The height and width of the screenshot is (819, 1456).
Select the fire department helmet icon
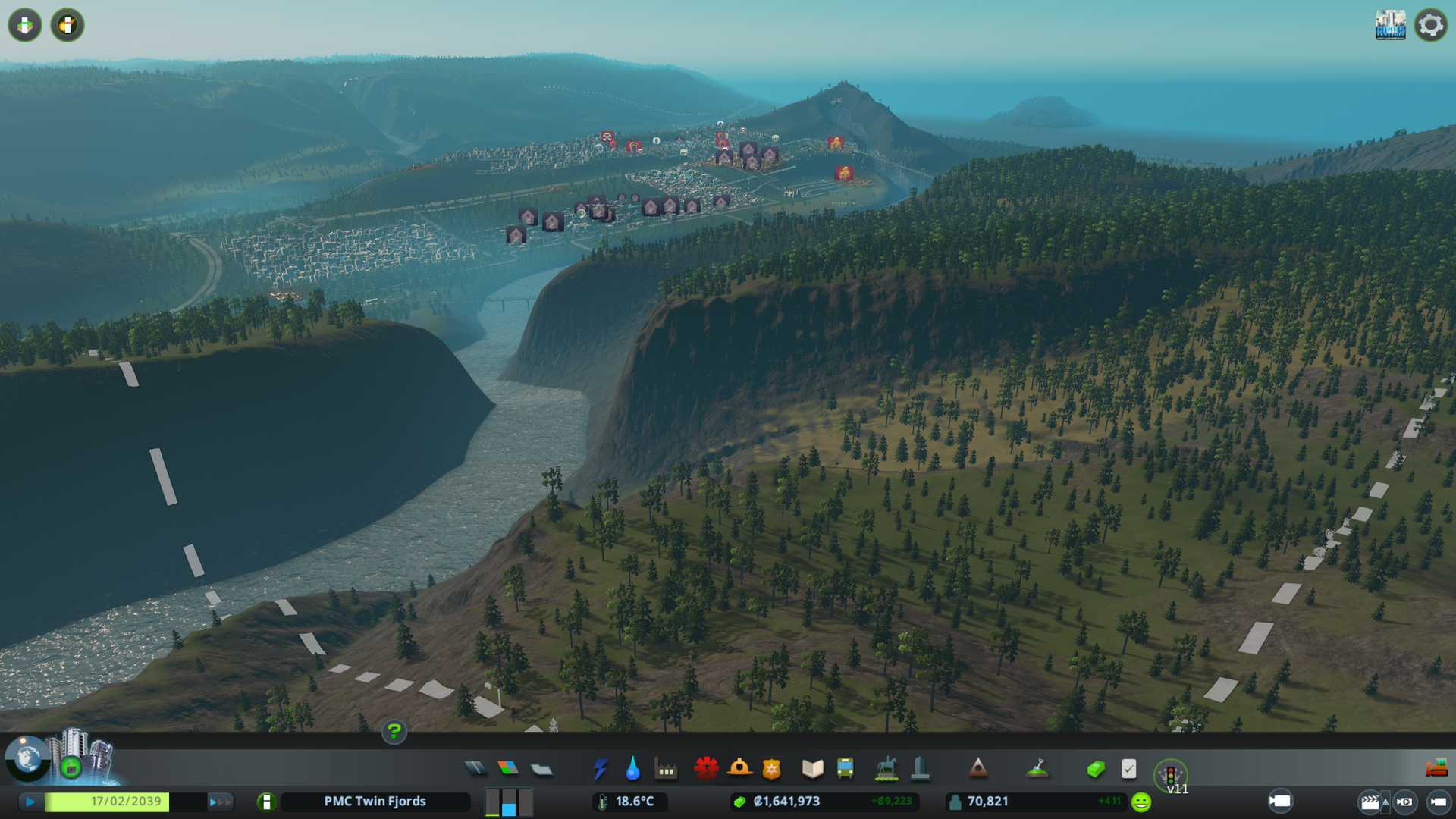click(x=739, y=769)
